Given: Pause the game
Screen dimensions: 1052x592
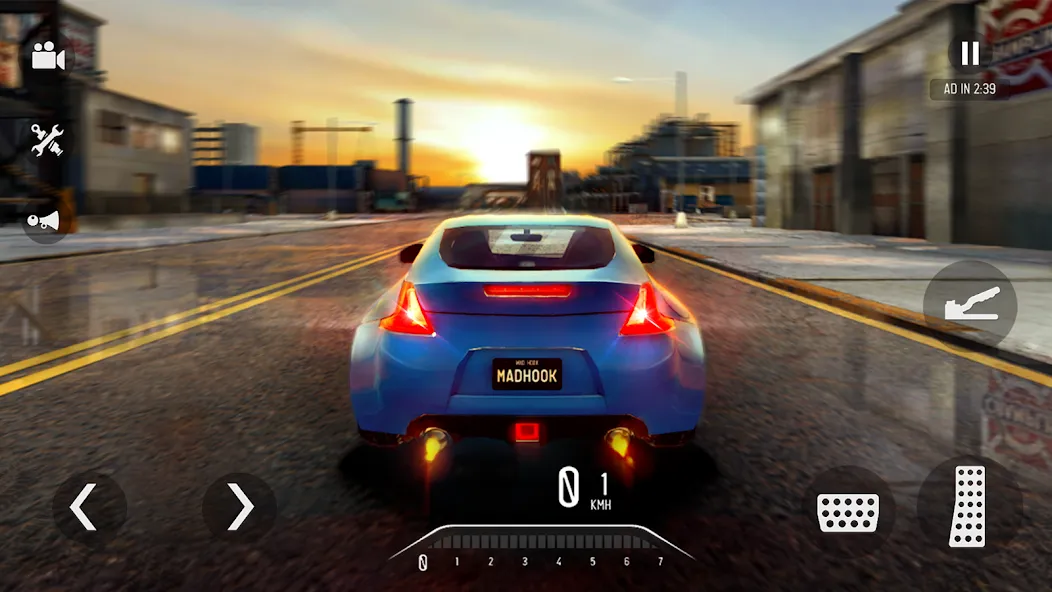Looking at the screenshot, I should coord(969,52).
